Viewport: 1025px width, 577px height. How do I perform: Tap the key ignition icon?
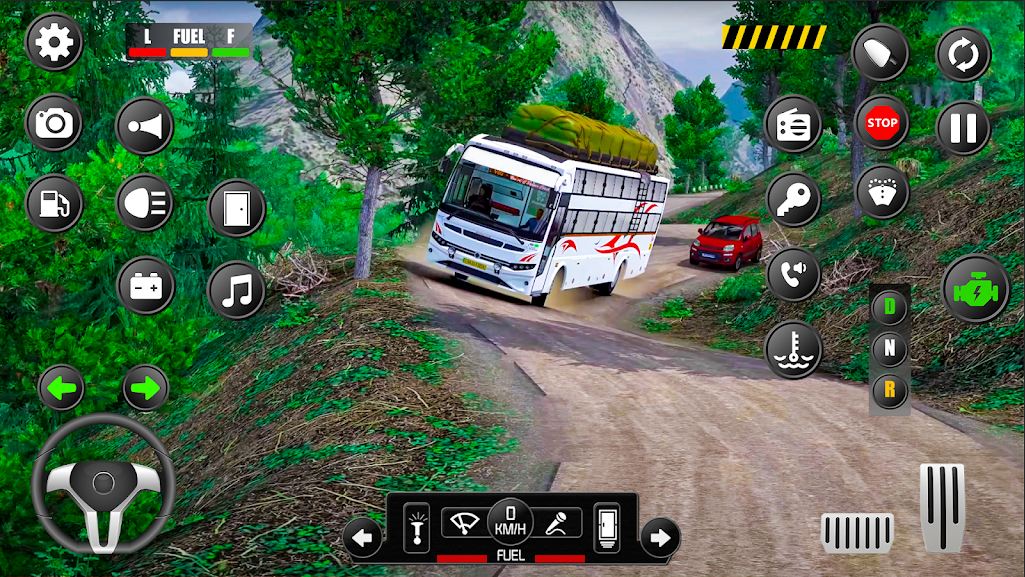[x=793, y=199]
